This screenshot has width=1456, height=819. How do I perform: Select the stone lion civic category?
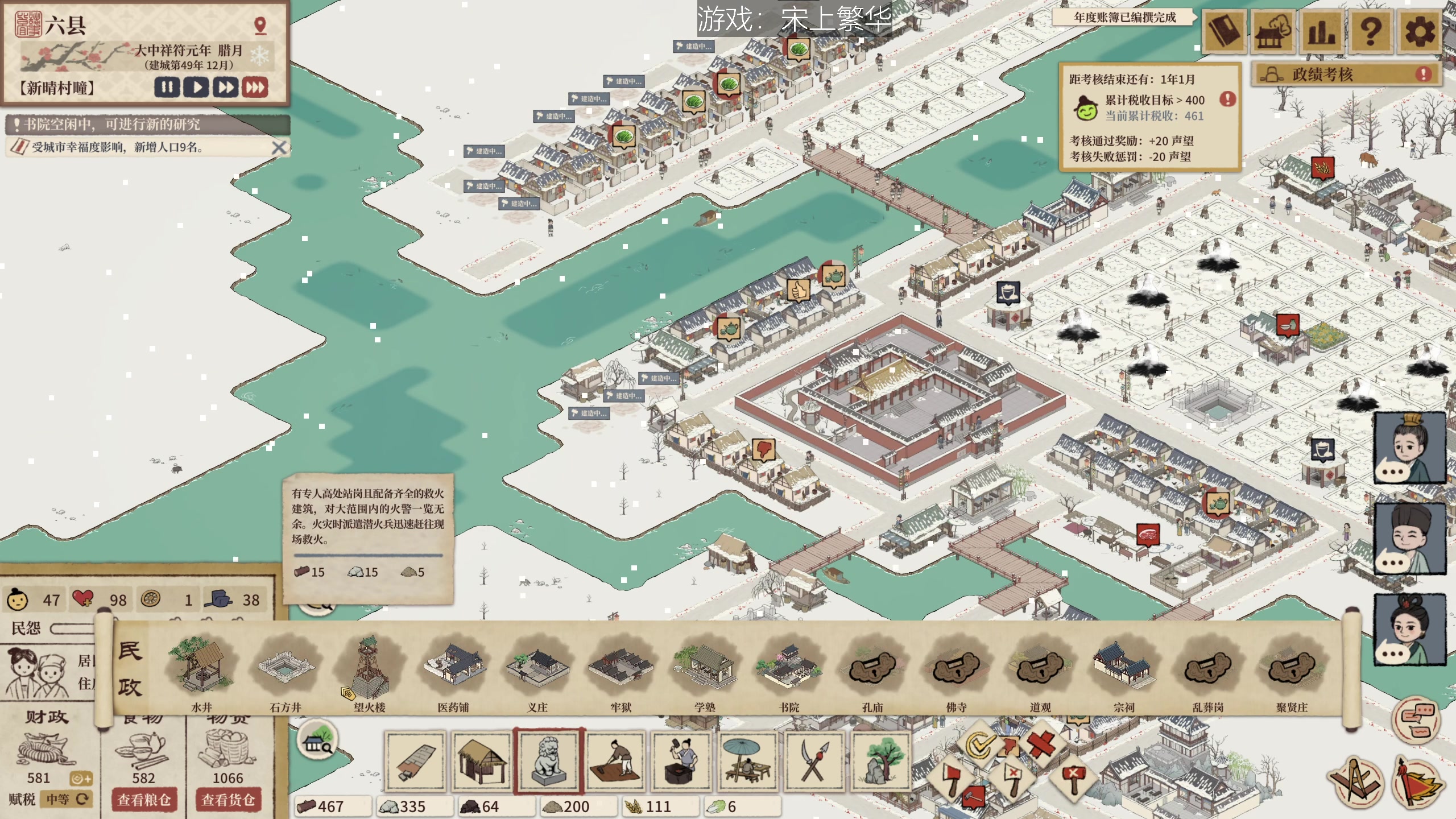pyautogui.click(x=549, y=760)
